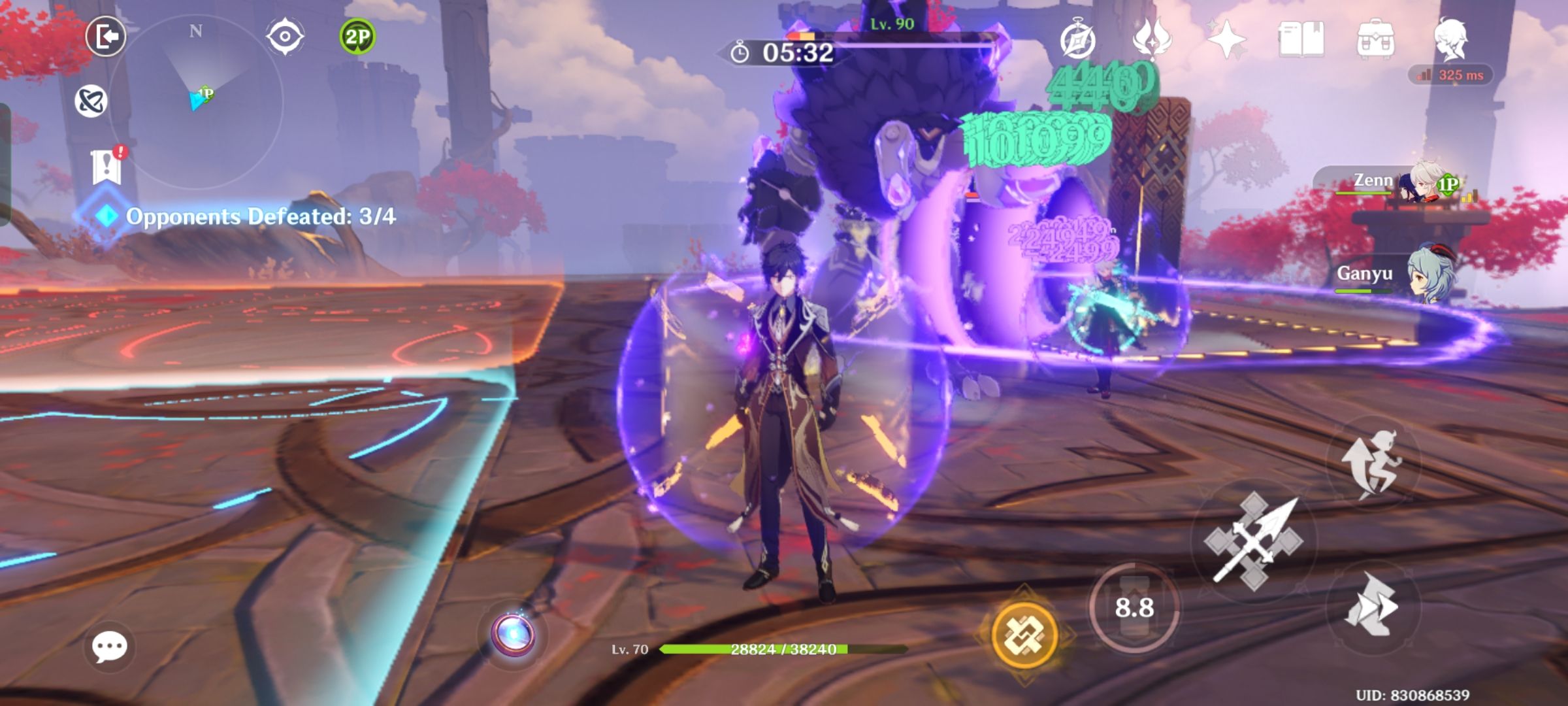Tap the green 2P co-op badge
The image size is (1568, 706).
pos(357,37)
